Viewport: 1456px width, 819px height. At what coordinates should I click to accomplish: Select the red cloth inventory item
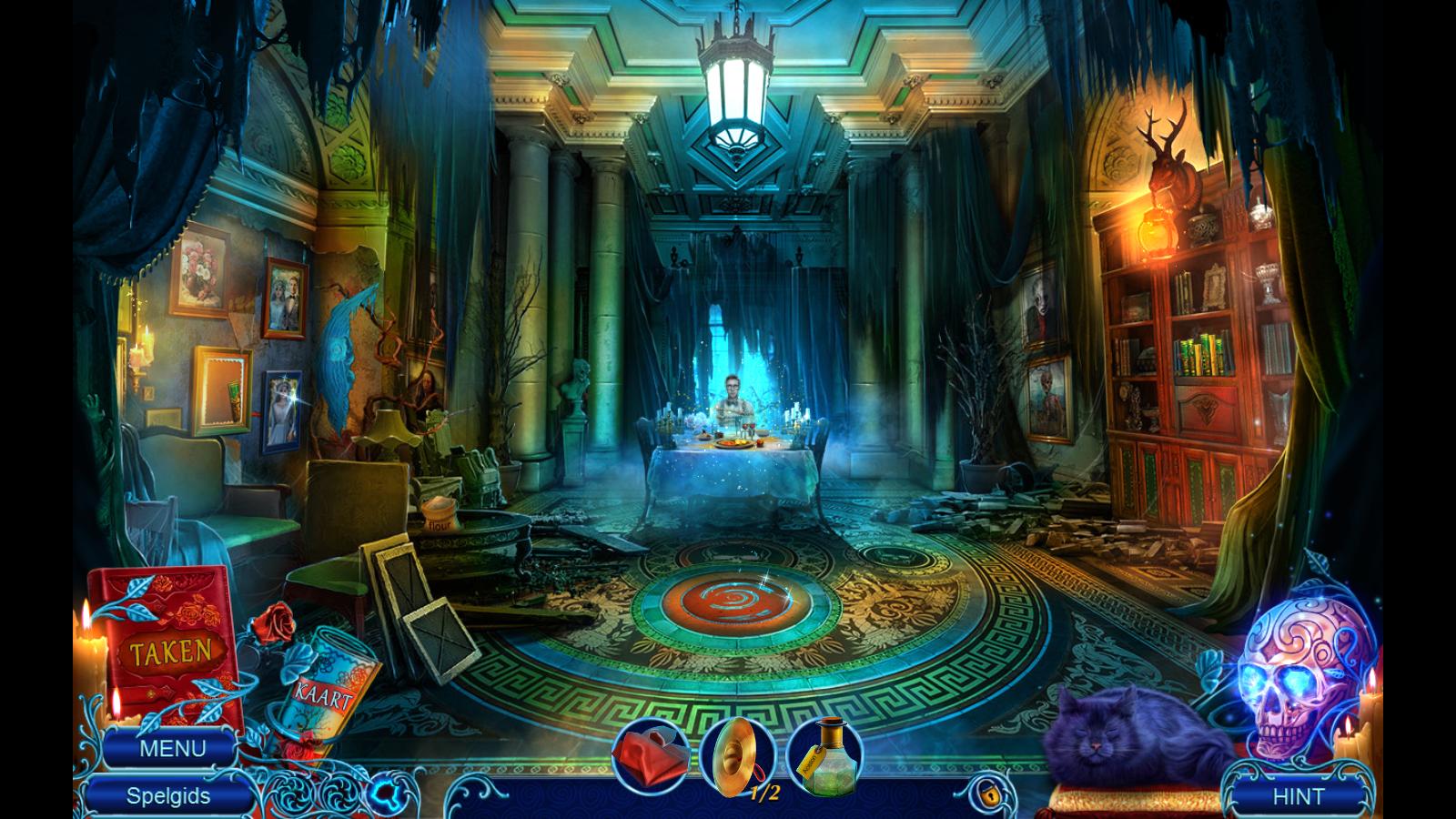click(x=648, y=755)
